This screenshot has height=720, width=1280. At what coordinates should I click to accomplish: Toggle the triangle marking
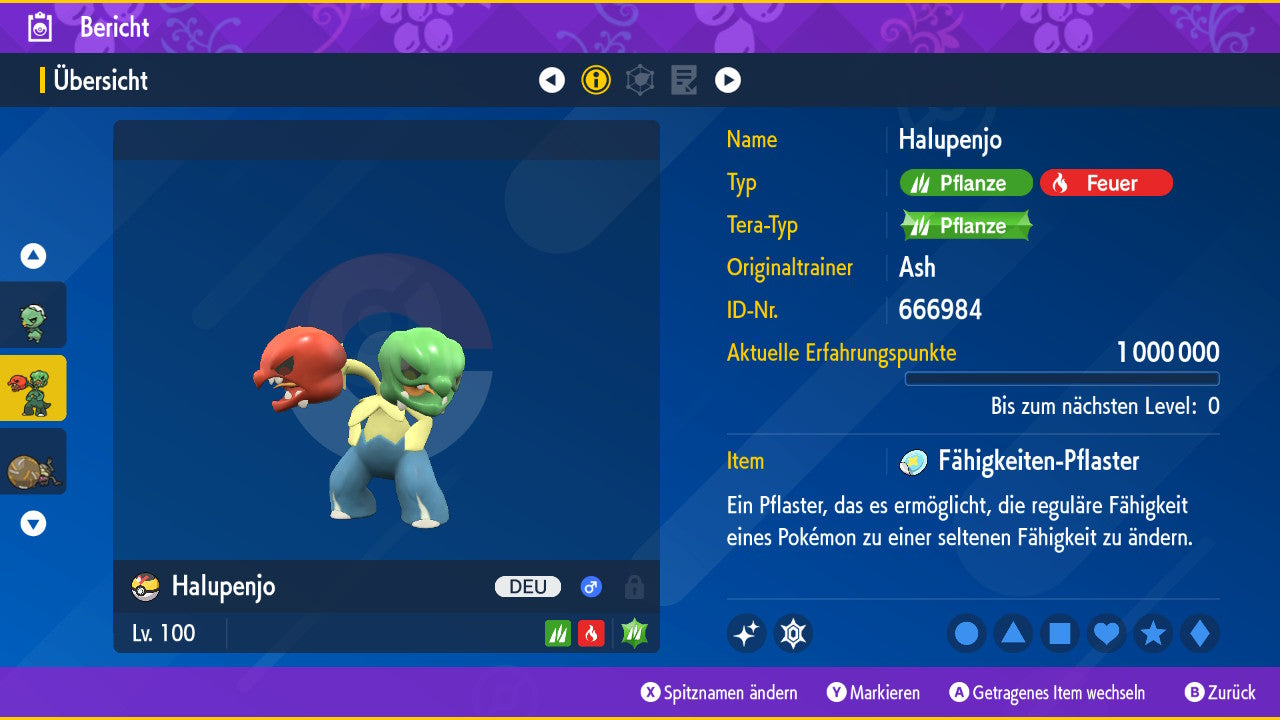tap(1013, 634)
